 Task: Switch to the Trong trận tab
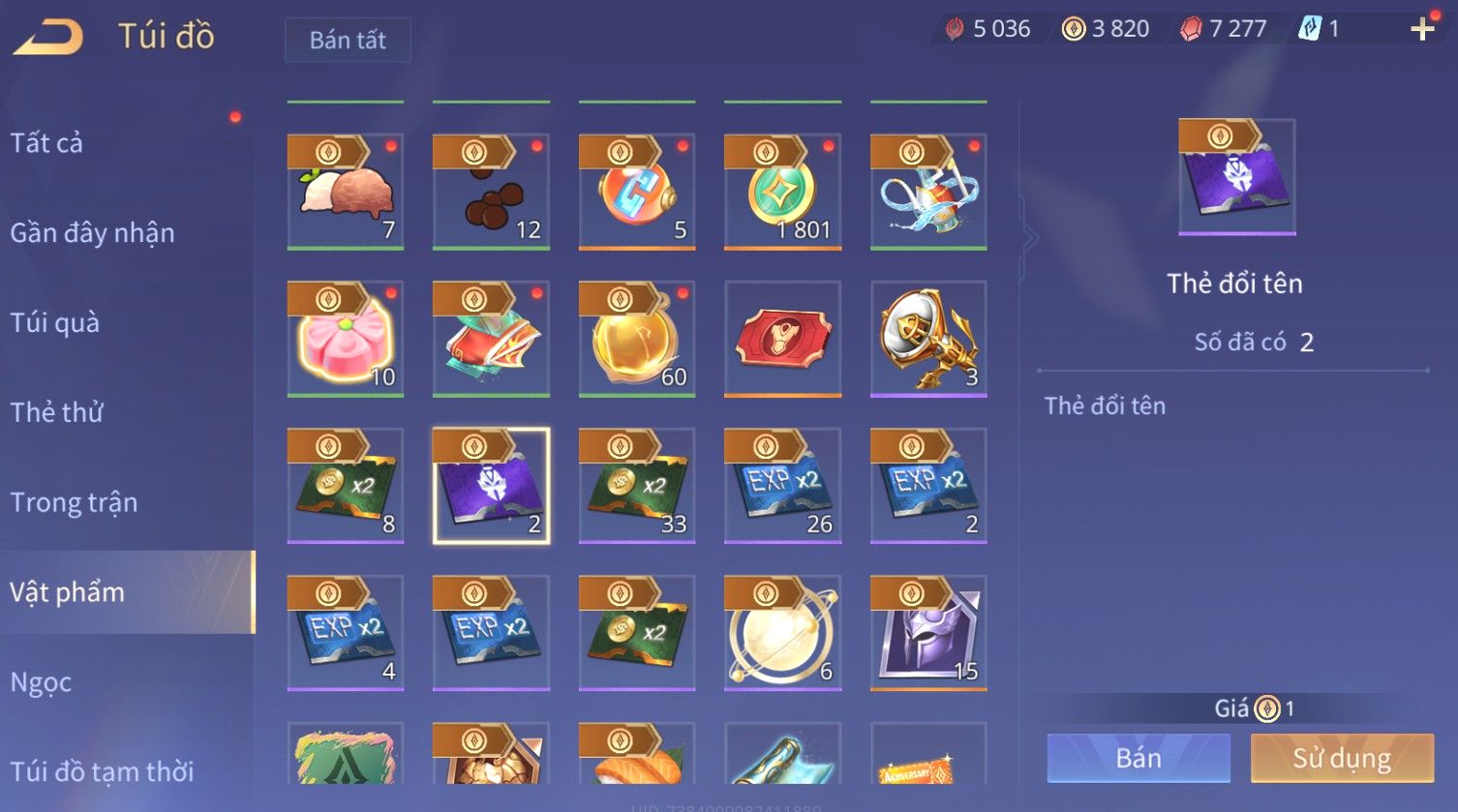pos(74,502)
